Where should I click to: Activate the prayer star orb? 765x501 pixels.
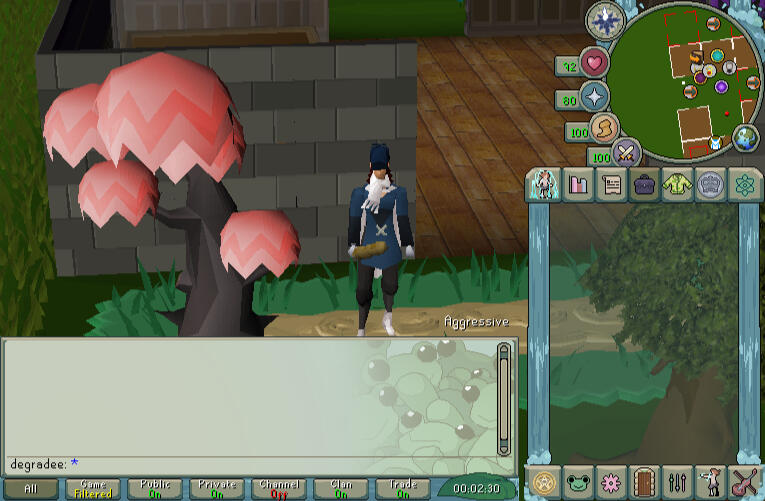coord(596,97)
